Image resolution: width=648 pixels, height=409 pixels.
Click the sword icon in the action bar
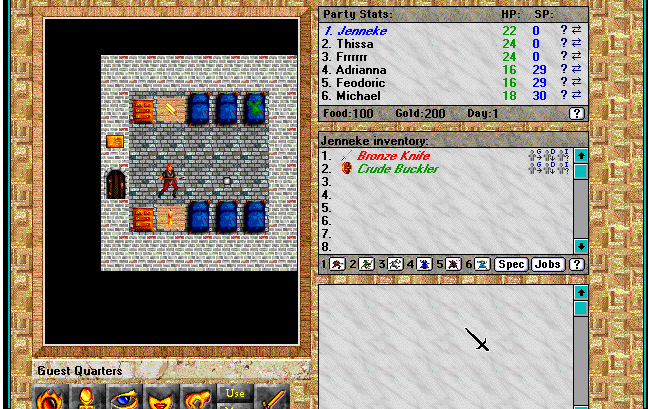pyautogui.click(x=272, y=397)
